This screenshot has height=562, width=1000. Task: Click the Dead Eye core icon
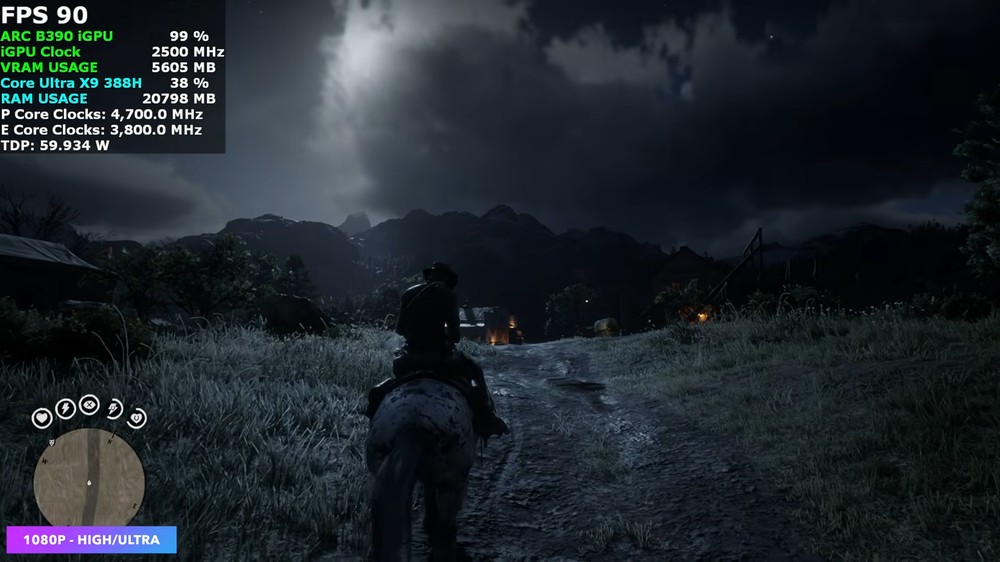coord(89,404)
